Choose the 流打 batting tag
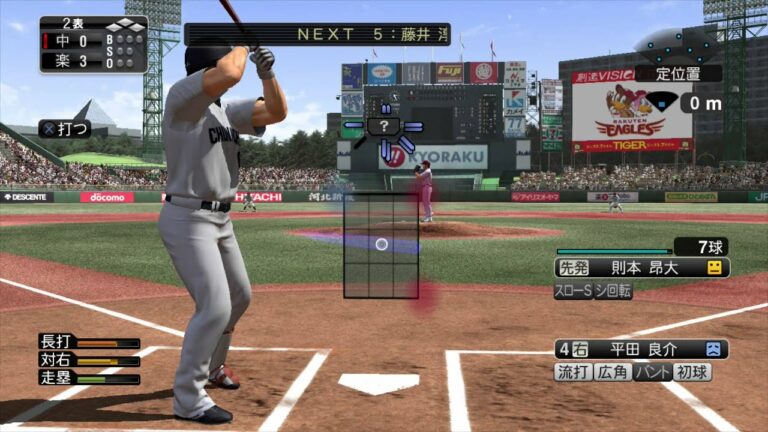This screenshot has width=768, height=432. point(573,372)
